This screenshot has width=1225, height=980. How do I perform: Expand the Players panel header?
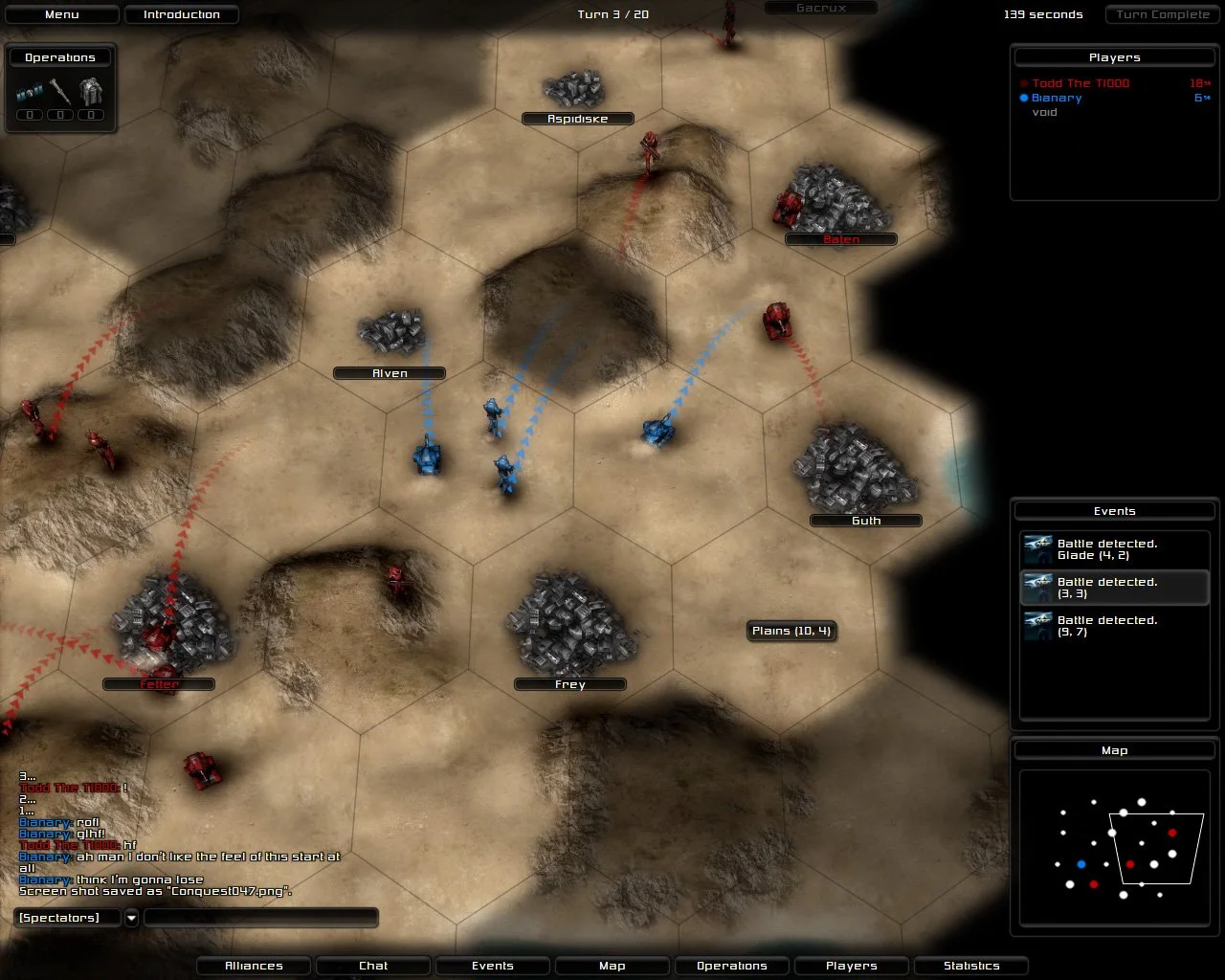pyautogui.click(x=1114, y=56)
